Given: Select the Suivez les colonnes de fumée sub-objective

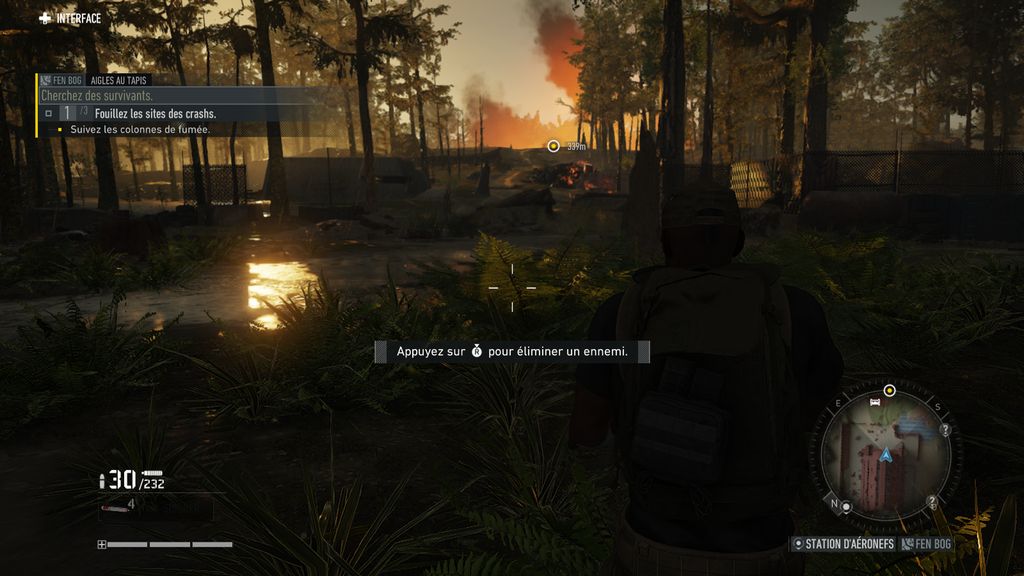Looking at the screenshot, I should click(139, 130).
